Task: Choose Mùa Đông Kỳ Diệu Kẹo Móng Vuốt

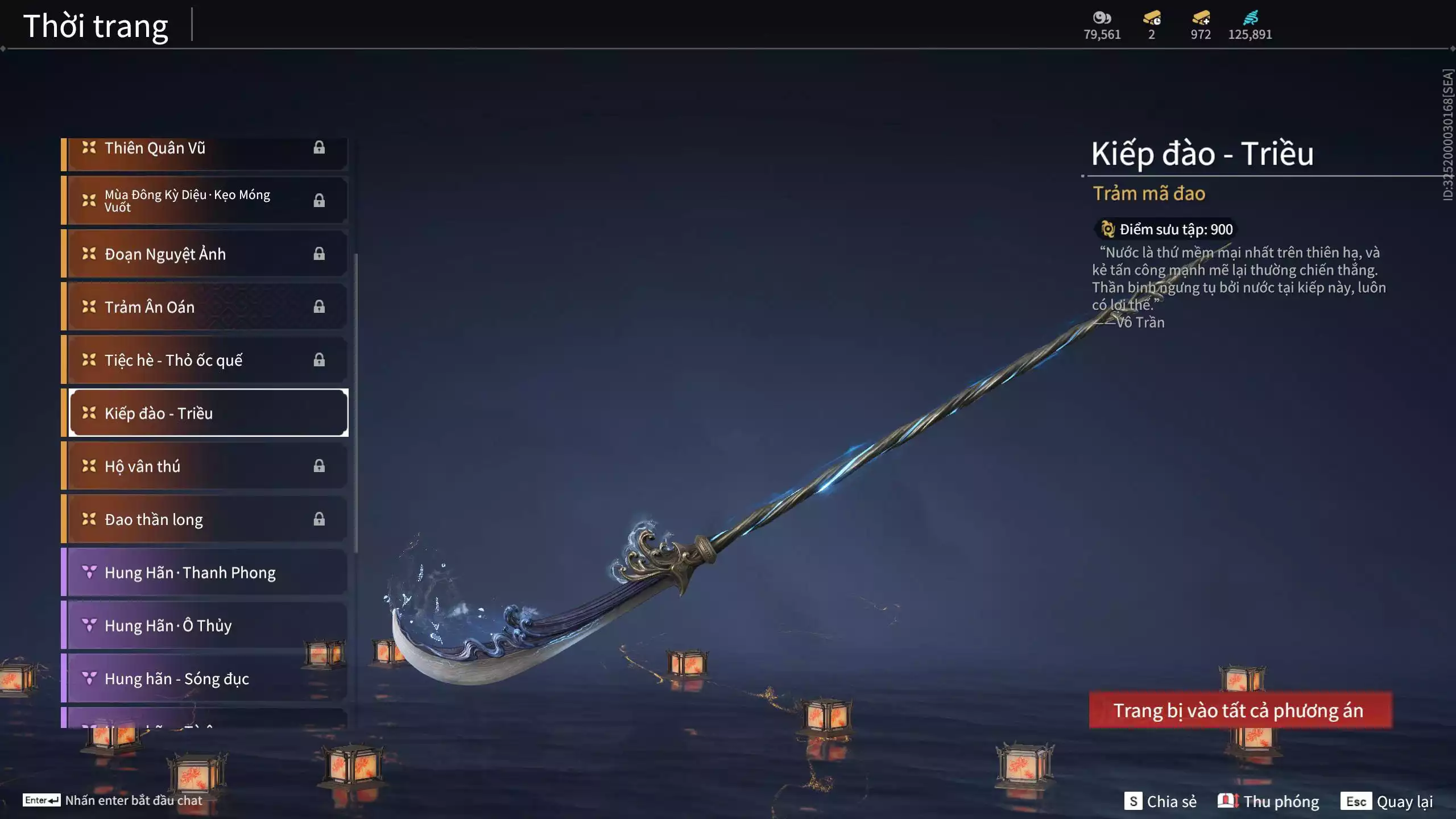Action: [x=205, y=200]
